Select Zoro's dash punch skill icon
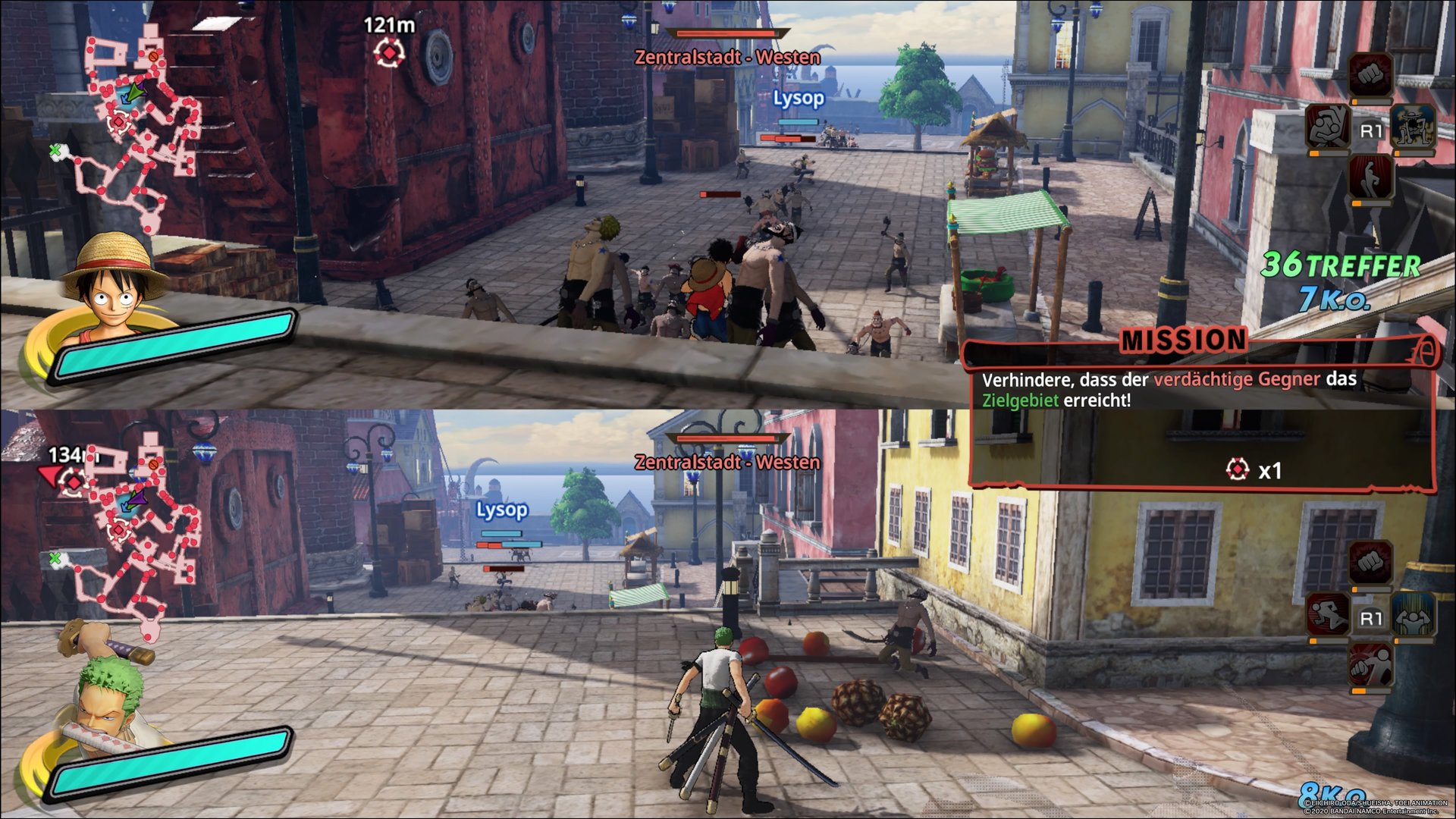Viewport: 1456px width, 819px height. click(x=1371, y=667)
